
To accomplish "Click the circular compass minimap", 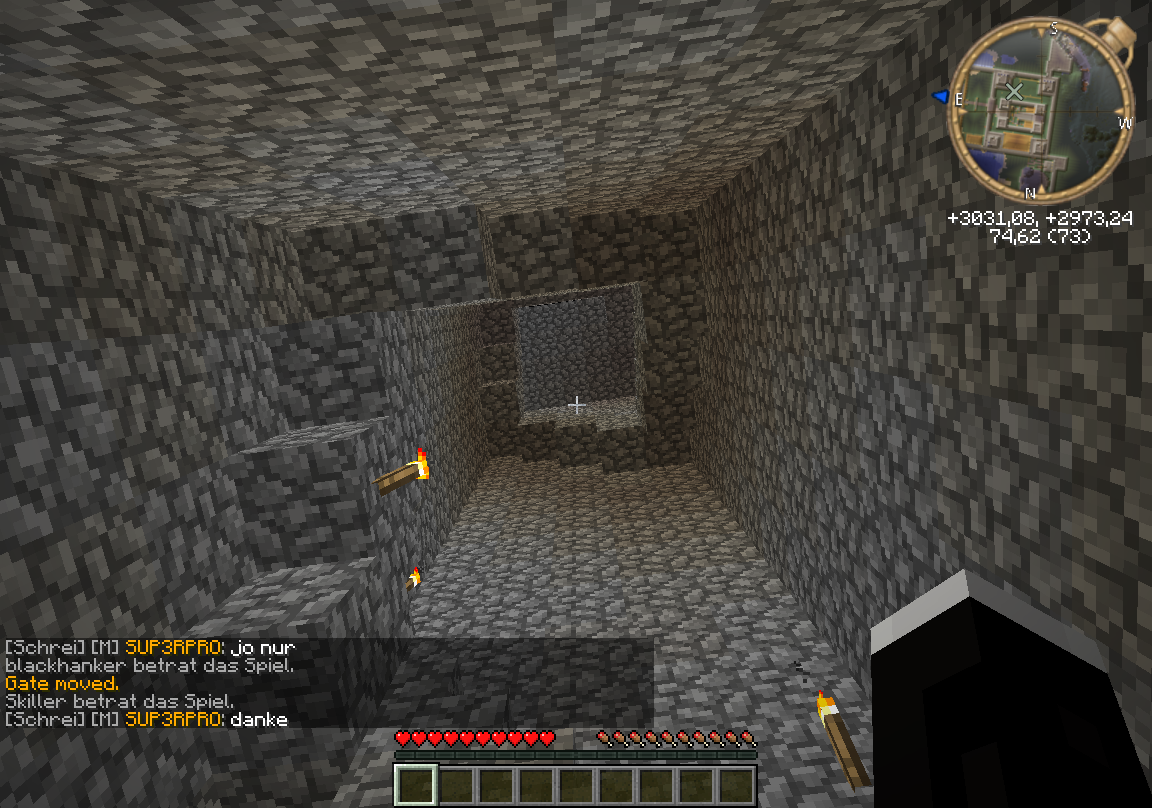I will click(x=1041, y=109).
